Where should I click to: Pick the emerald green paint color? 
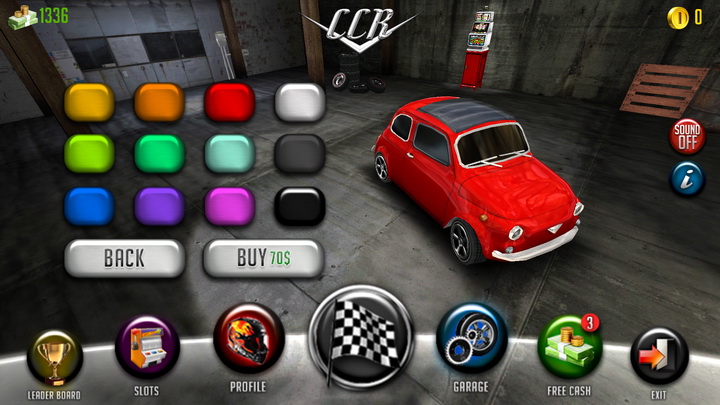160,154
